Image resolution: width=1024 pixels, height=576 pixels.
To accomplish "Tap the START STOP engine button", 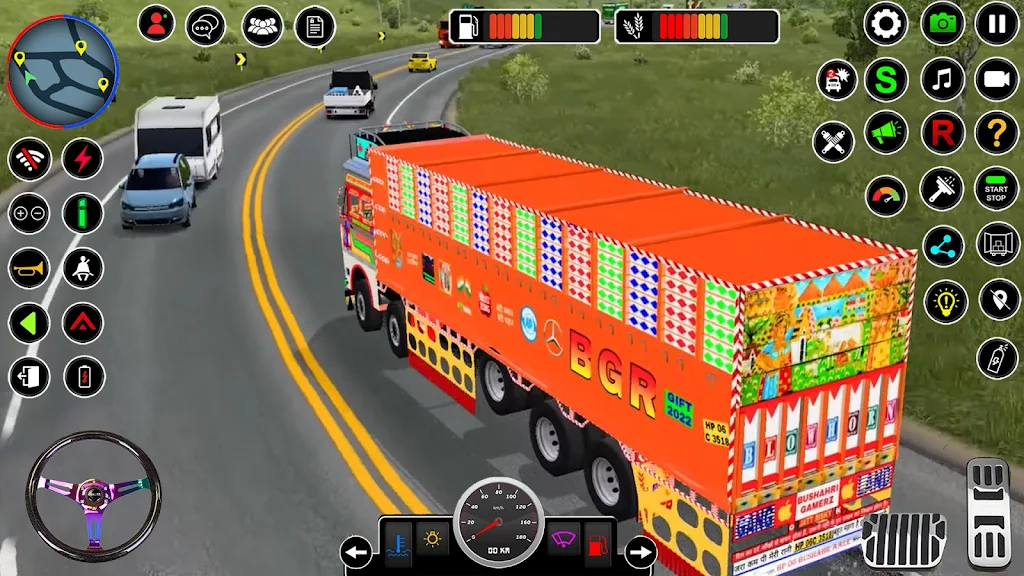I will click(x=997, y=189).
